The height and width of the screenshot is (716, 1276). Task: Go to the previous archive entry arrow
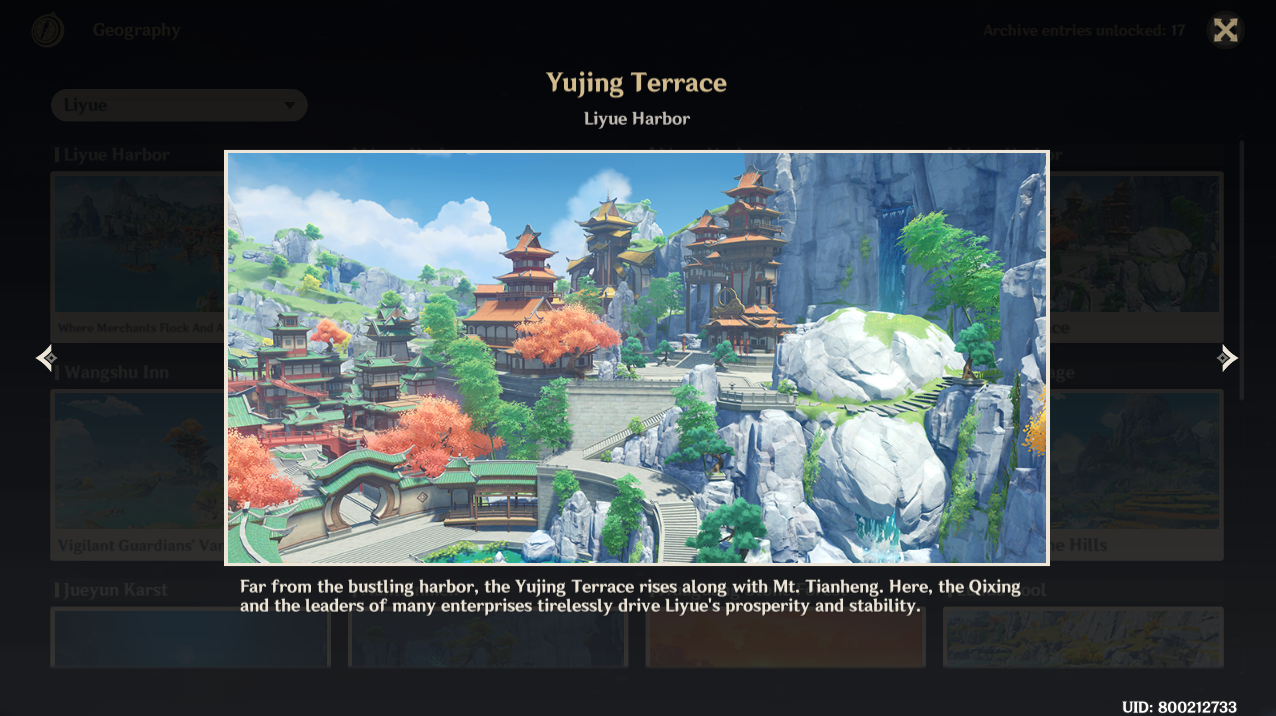pyautogui.click(x=45, y=358)
